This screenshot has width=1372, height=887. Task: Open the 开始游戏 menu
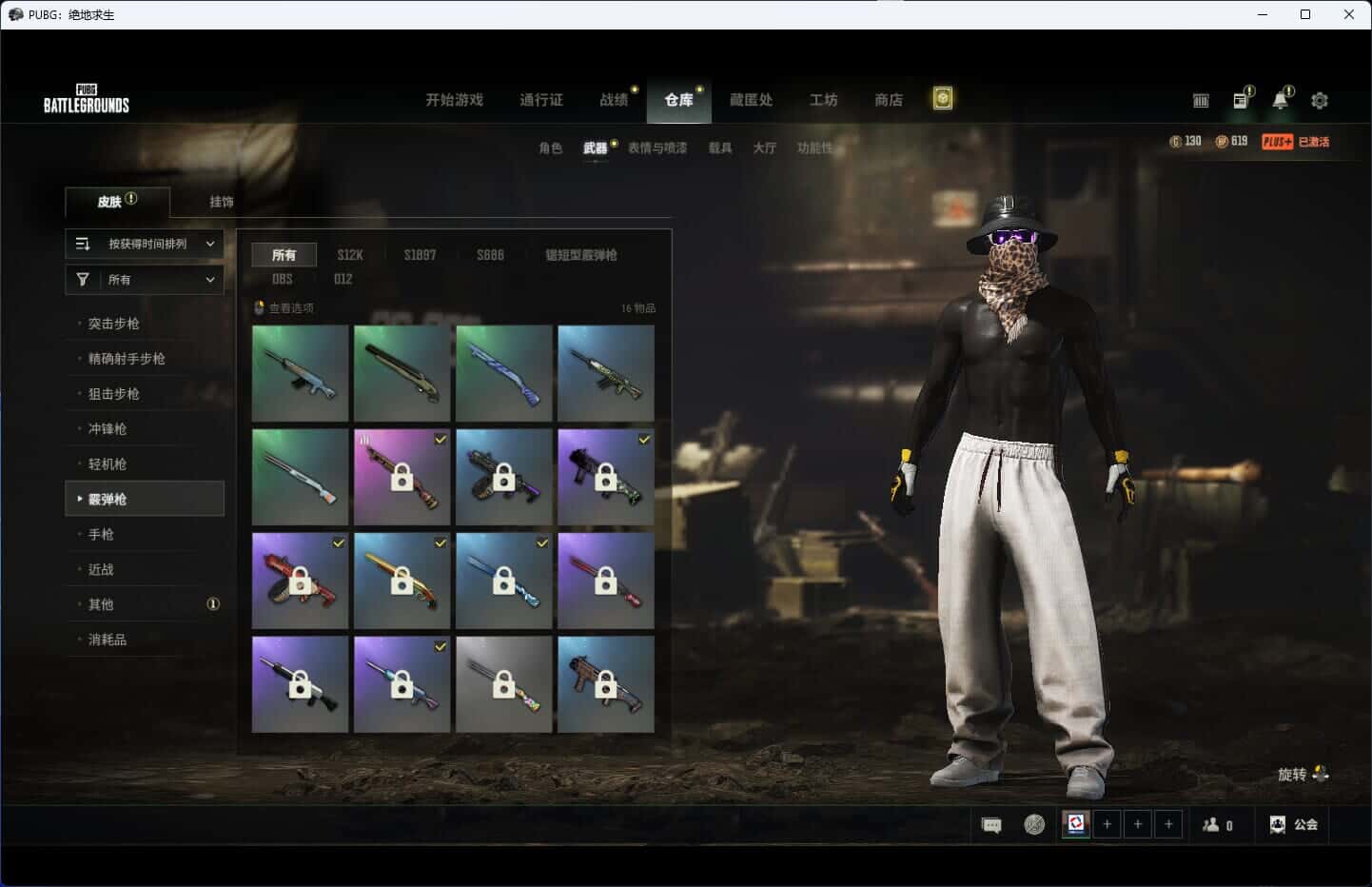click(454, 100)
